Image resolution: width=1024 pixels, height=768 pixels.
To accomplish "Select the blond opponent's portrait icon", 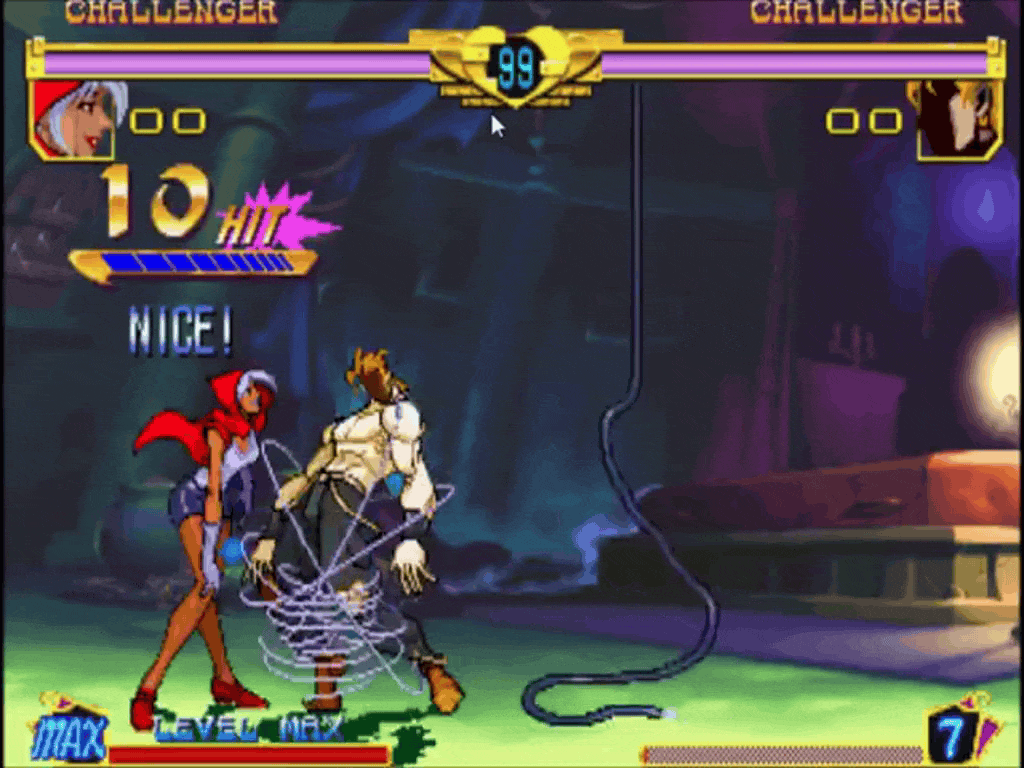I will click(958, 119).
